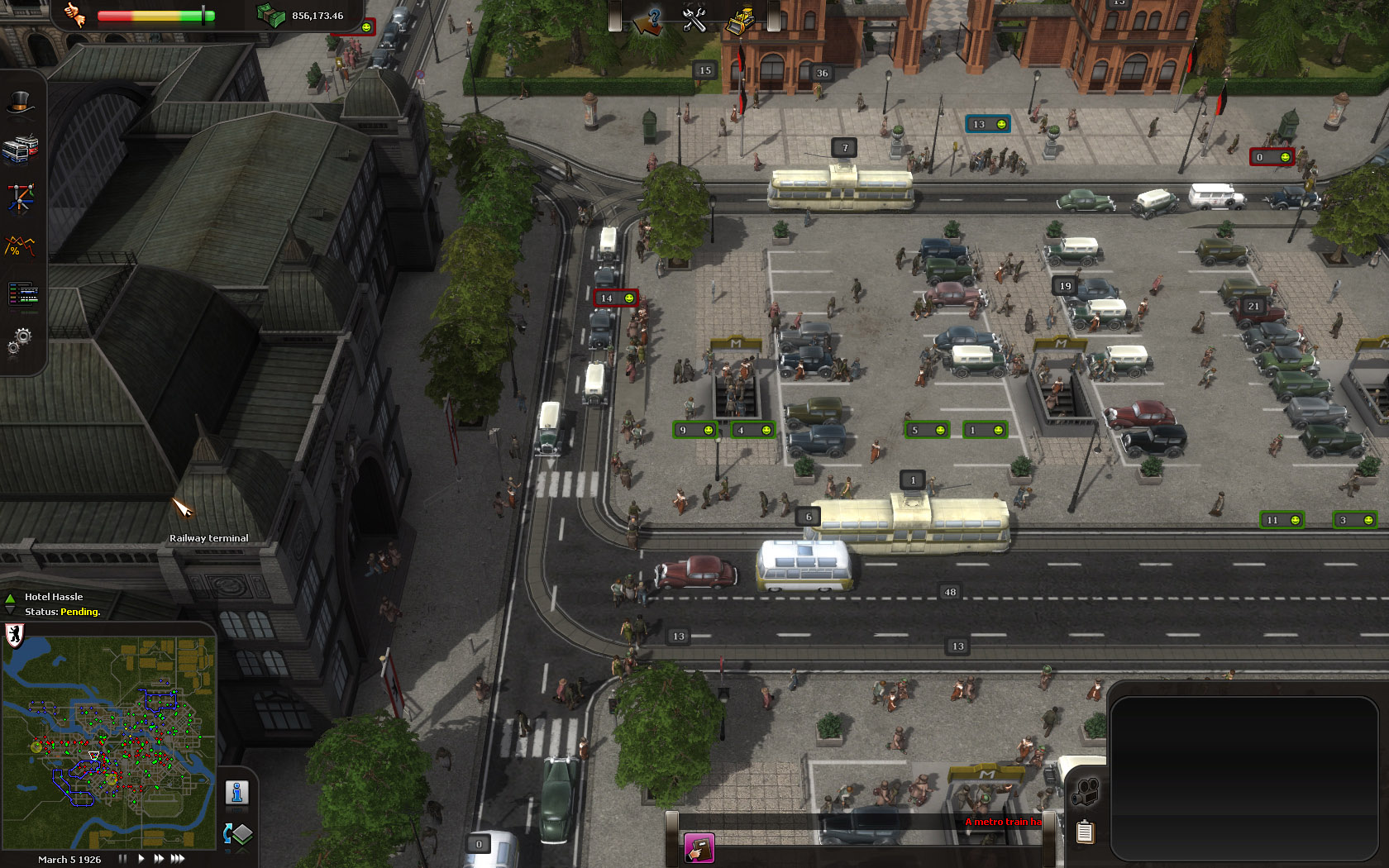This screenshot has height=868, width=1389.
Task: Show the percentage graph statistics panel
Action: coord(21,246)
